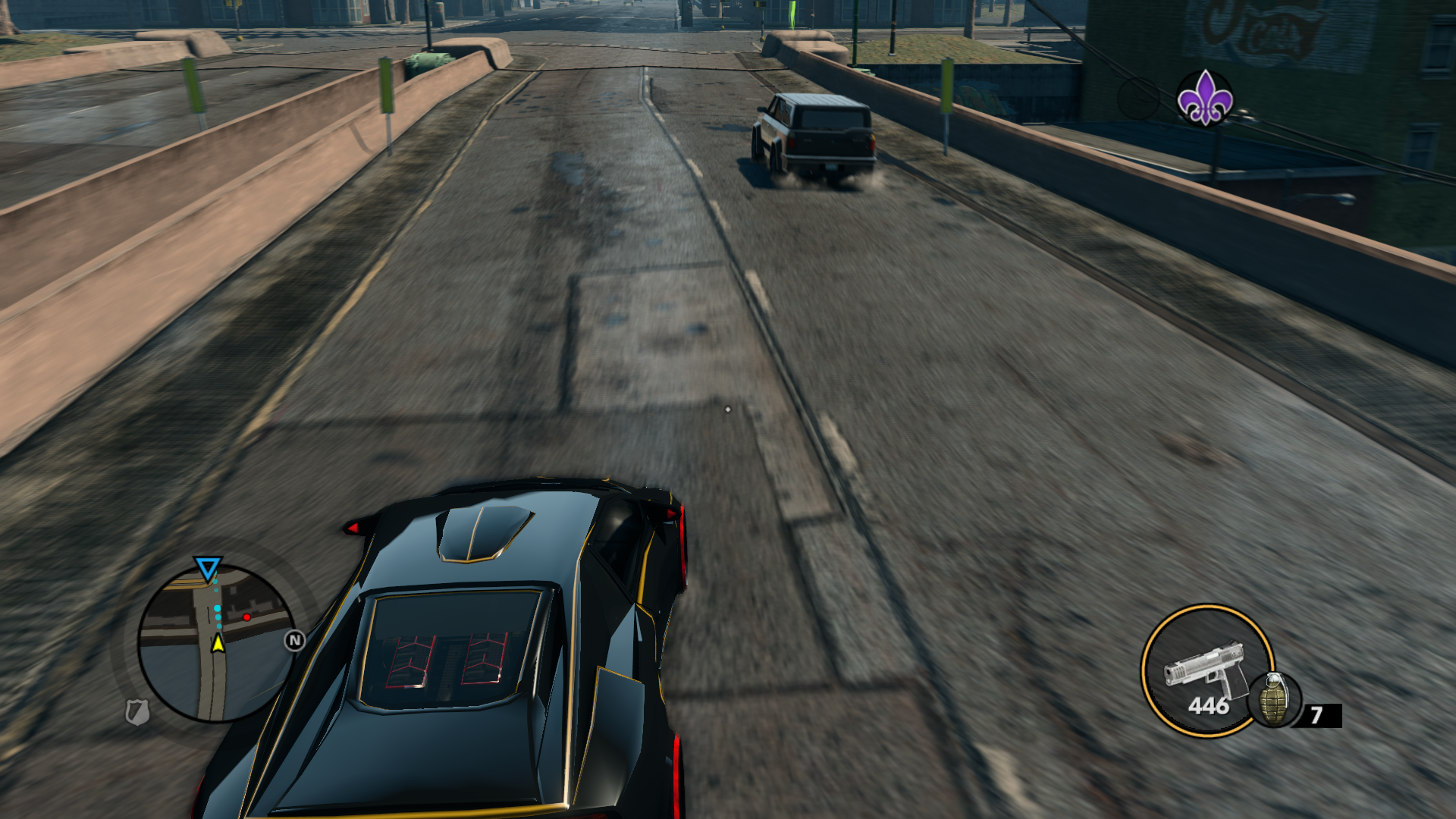The width and height of the screenshot is (1456, 819).
Task: Choose the grenade icon
Action: click(x=1274, y=698)
